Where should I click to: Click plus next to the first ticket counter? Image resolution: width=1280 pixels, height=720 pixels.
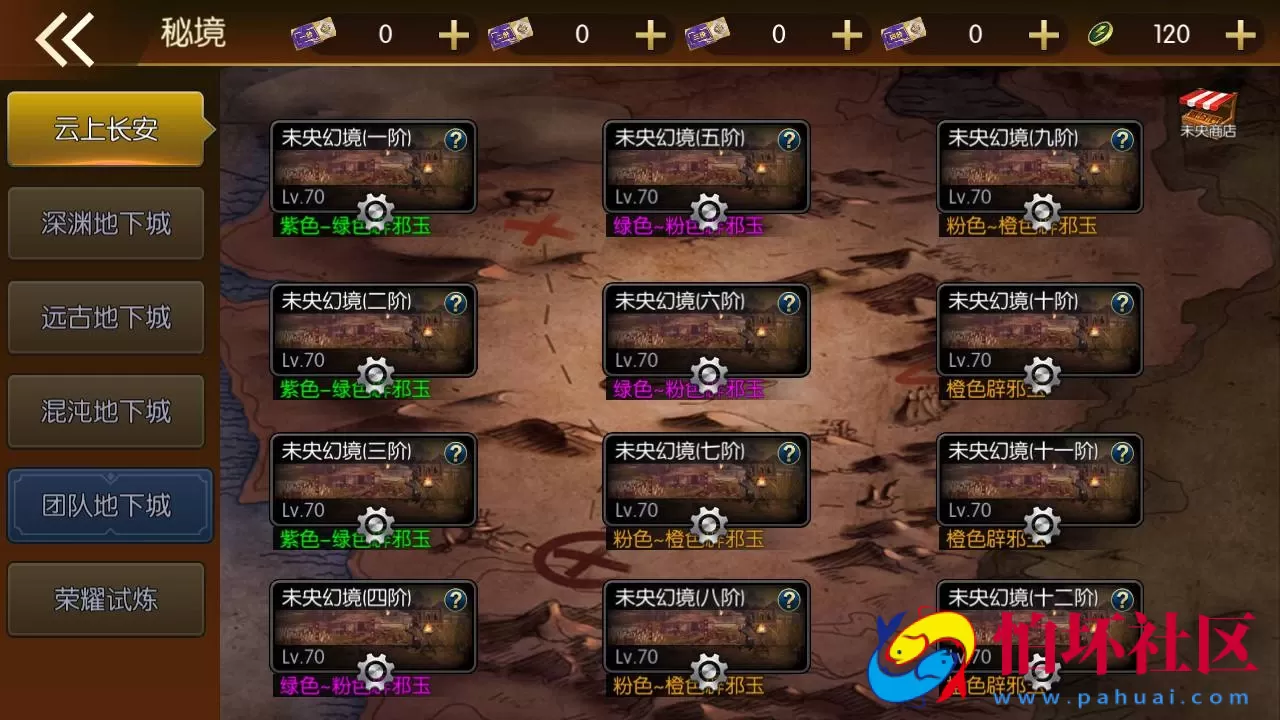click(x=453, y=34)
